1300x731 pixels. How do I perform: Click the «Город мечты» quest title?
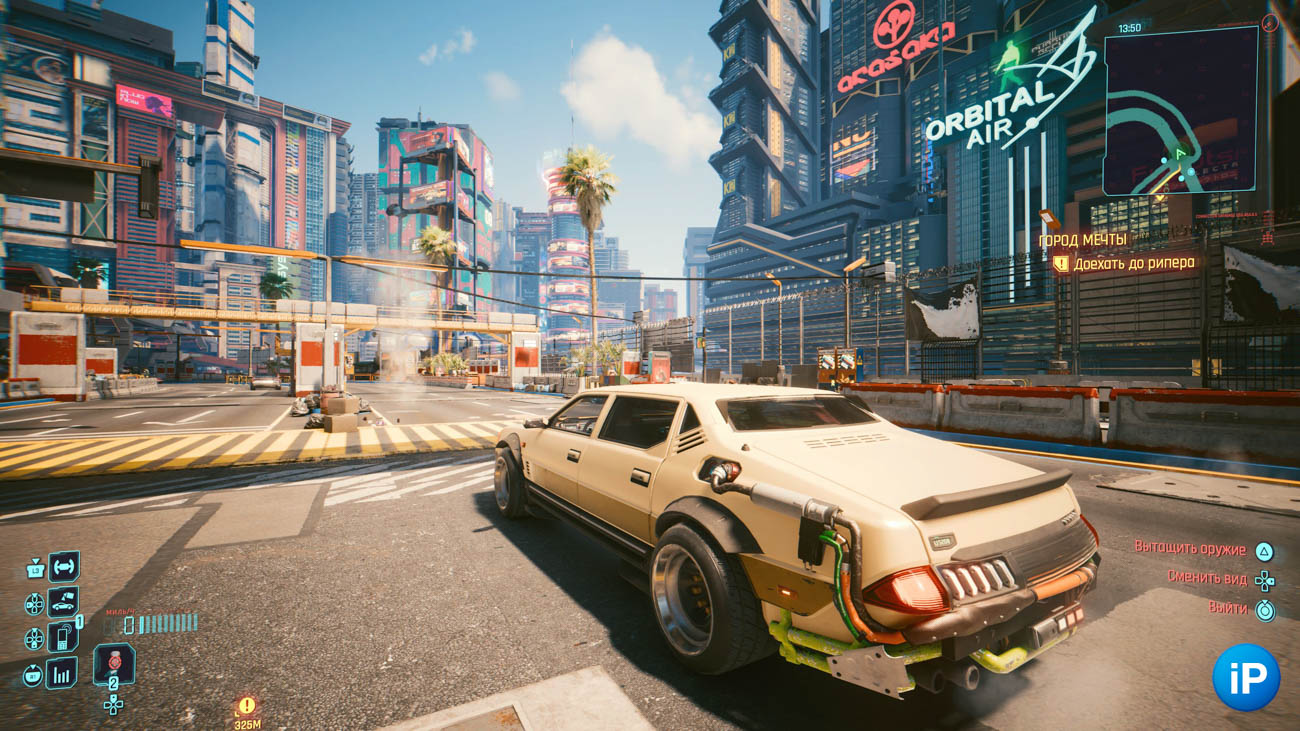coord(1082,240)
